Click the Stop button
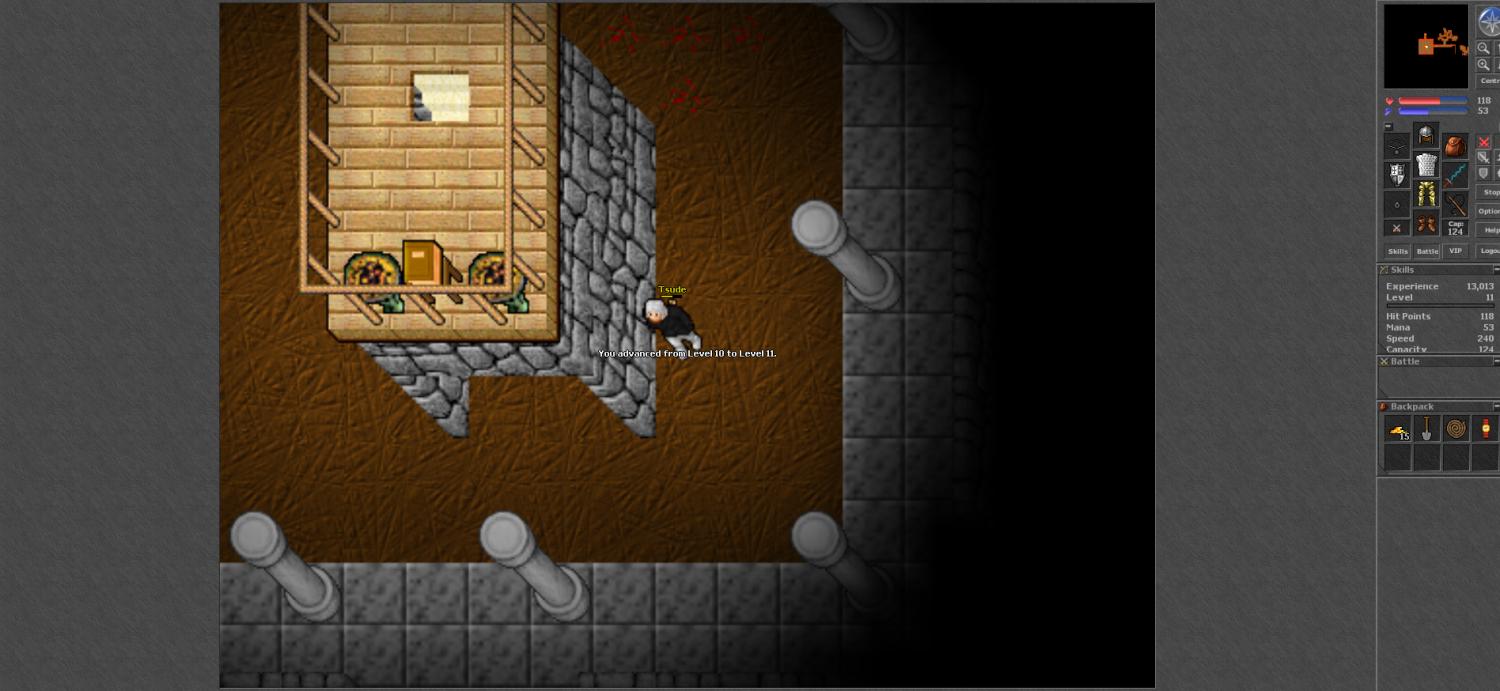This screenshot has width=1500, height=691. (x=1489, y=192)
